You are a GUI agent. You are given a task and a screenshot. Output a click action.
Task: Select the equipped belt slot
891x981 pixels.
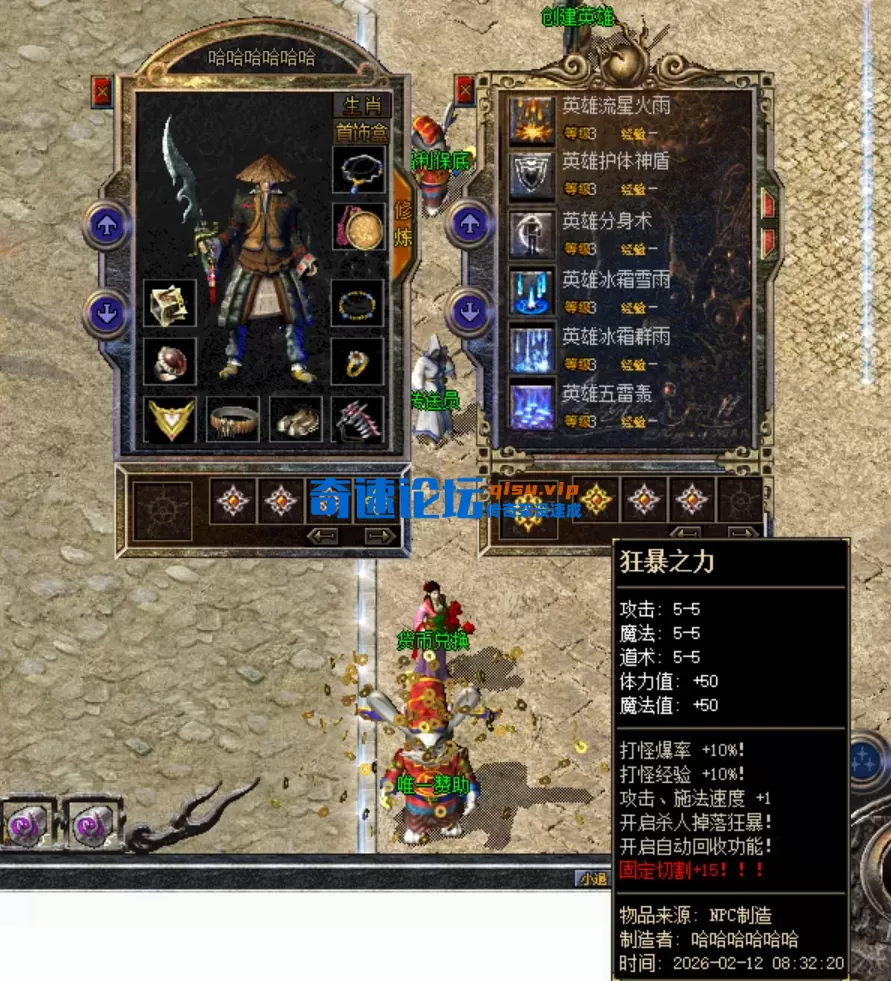233,420
